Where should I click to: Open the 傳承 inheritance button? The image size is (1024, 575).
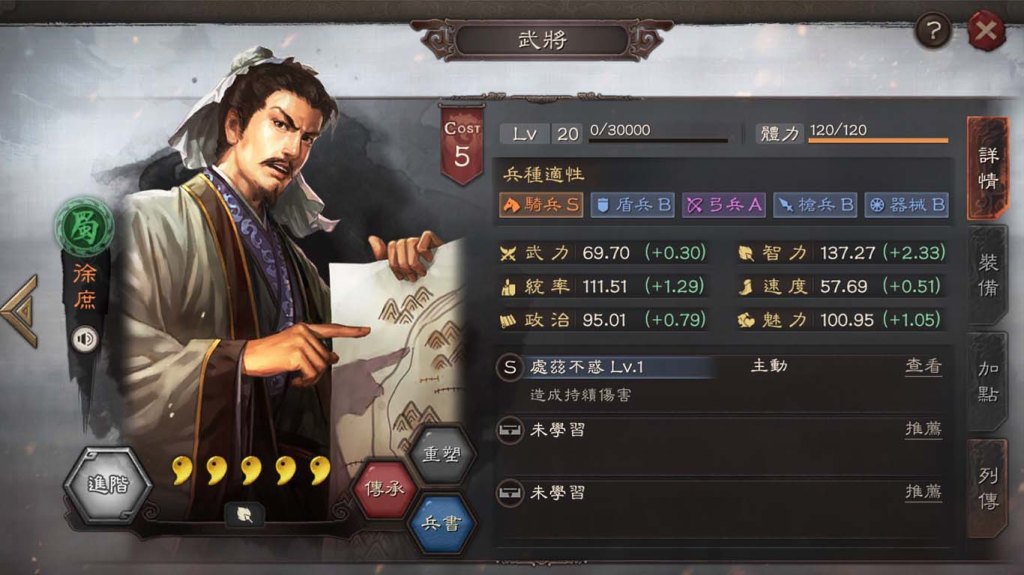387,487
